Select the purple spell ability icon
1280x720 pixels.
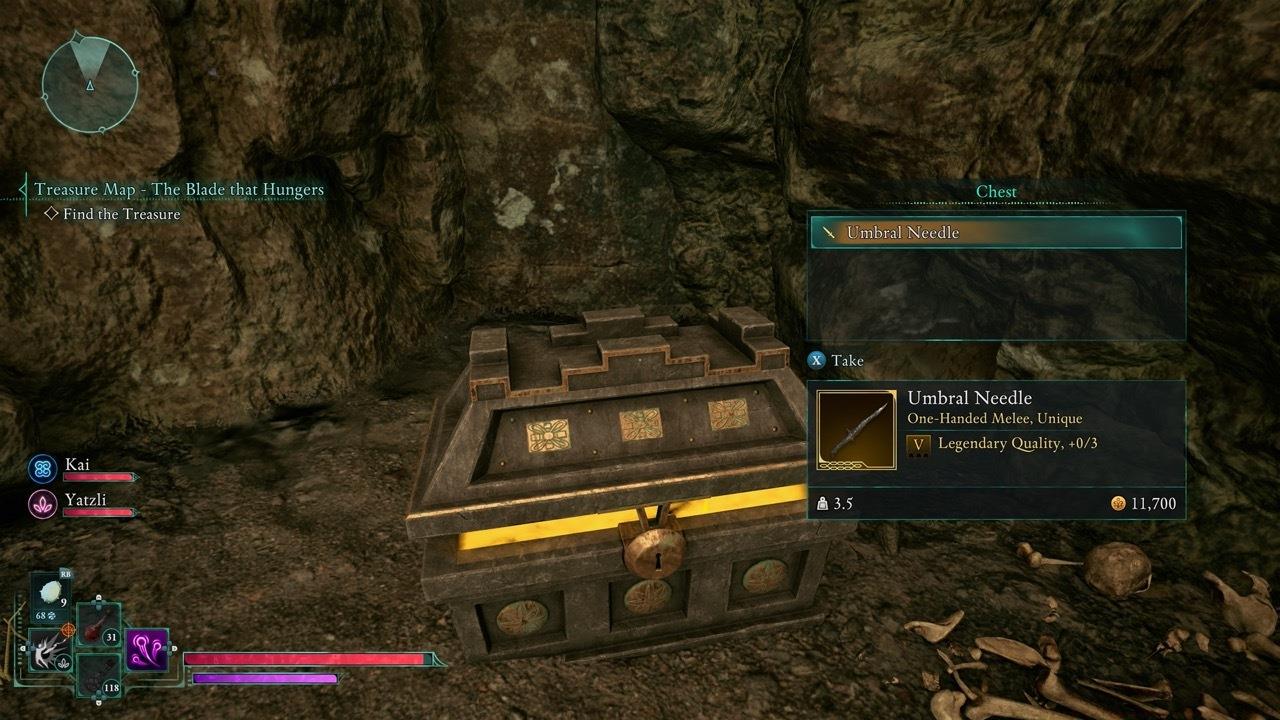click(148, 650)
